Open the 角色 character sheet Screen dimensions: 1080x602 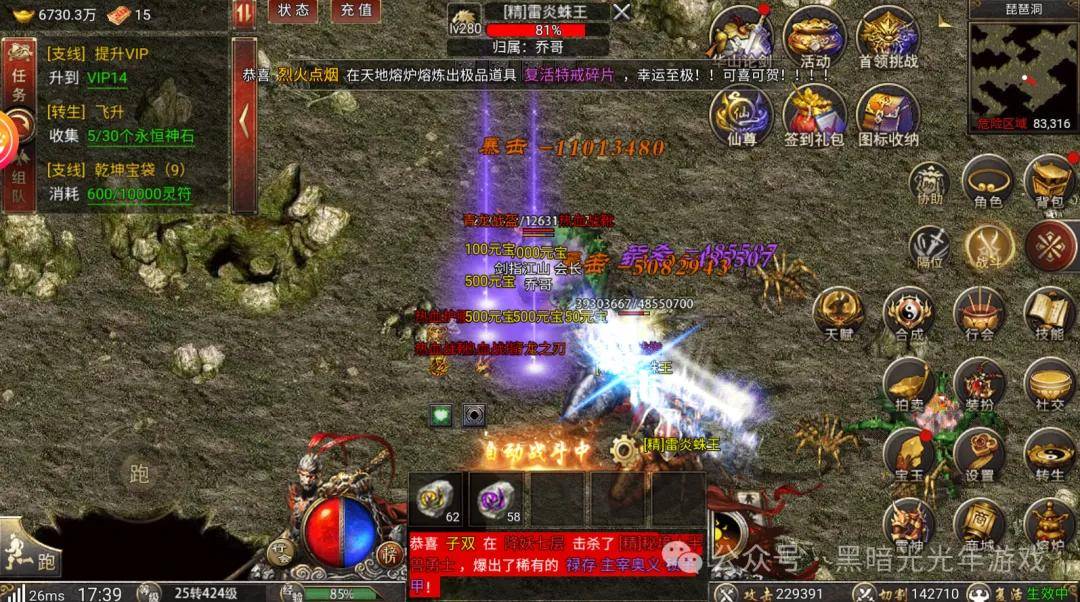tap(988, 183)
